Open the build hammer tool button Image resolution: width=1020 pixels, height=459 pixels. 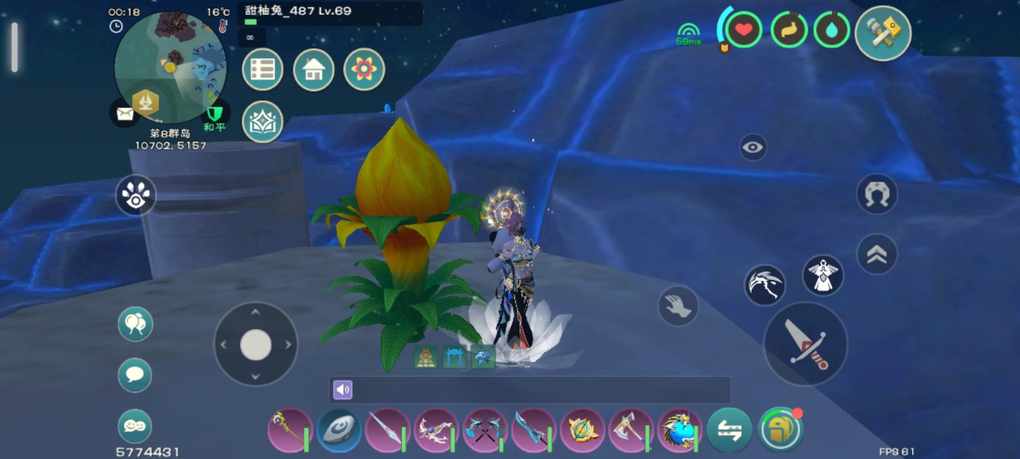[883, 33]
